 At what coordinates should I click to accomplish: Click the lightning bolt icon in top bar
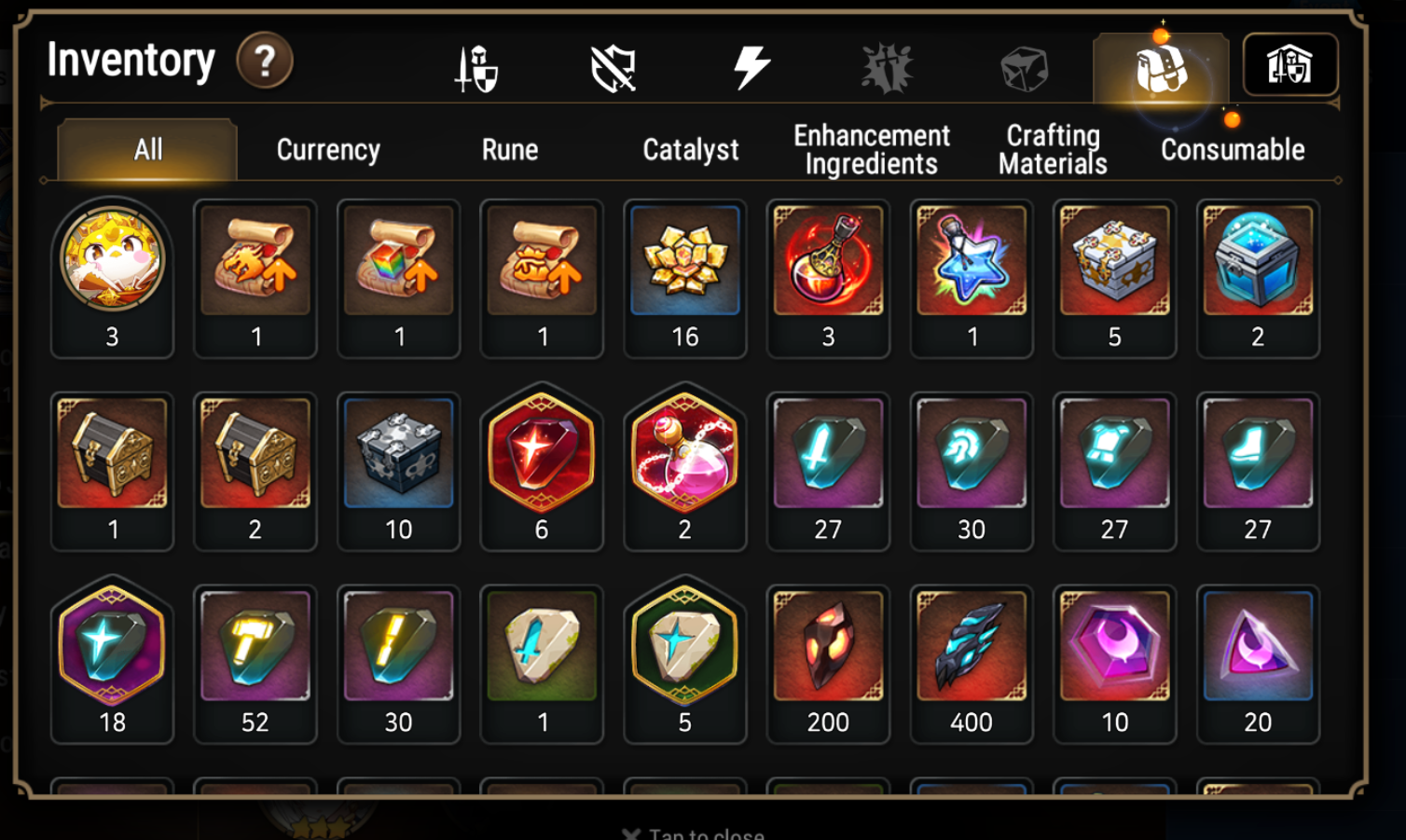(x=751, y=65)
